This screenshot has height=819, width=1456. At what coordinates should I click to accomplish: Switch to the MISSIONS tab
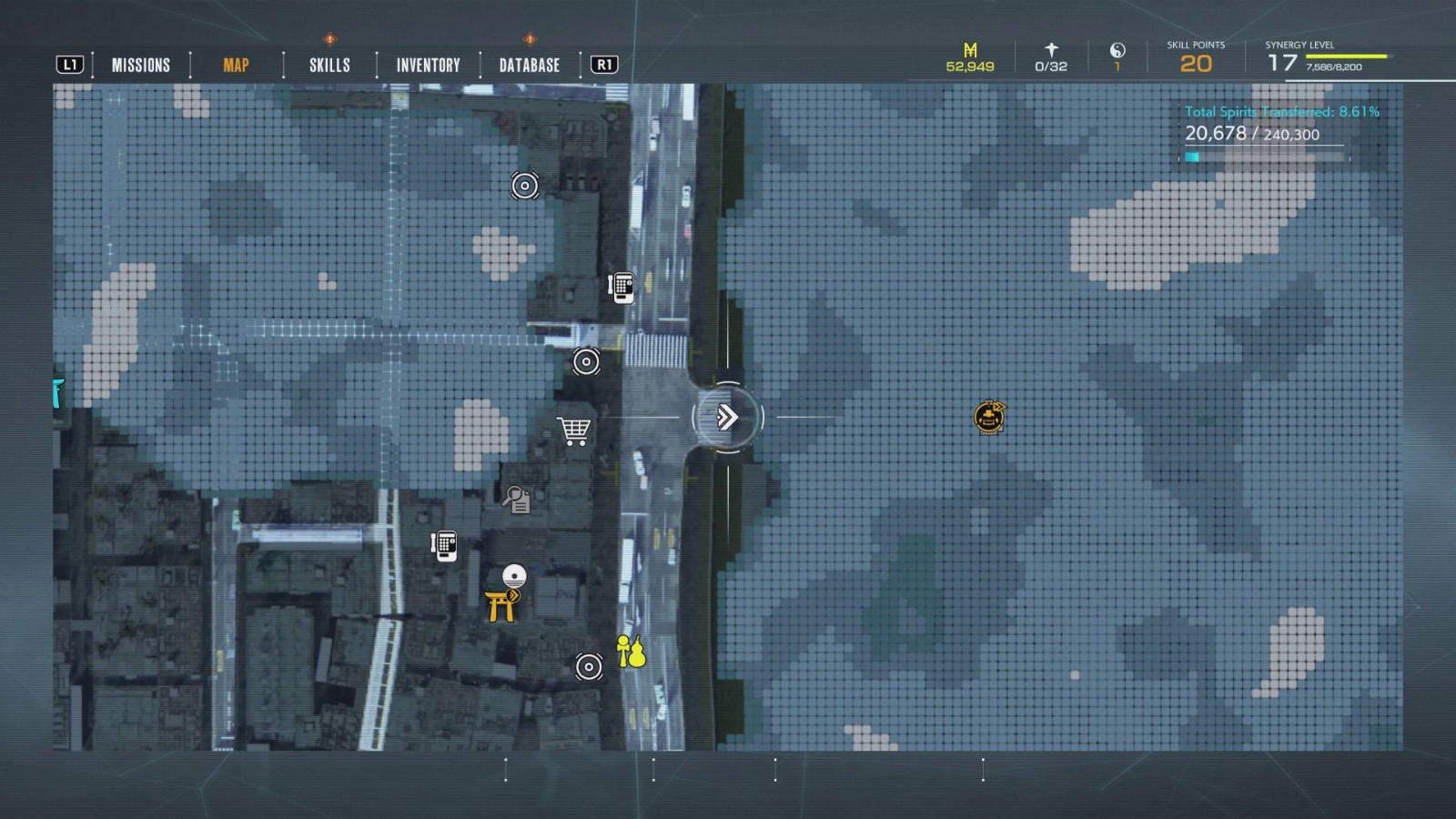(140, 65)
